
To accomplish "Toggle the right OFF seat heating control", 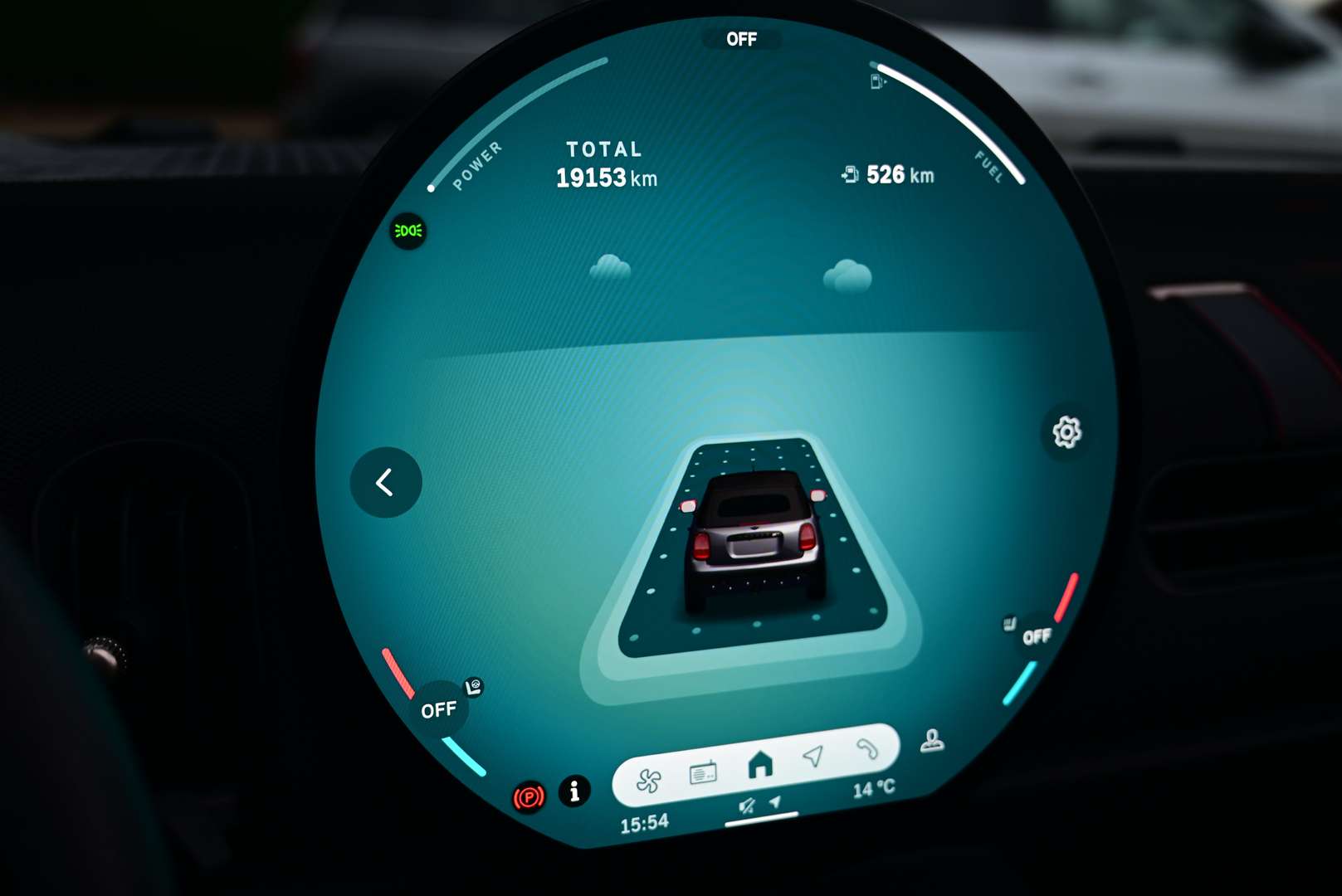I will (x=1037, y=636).
